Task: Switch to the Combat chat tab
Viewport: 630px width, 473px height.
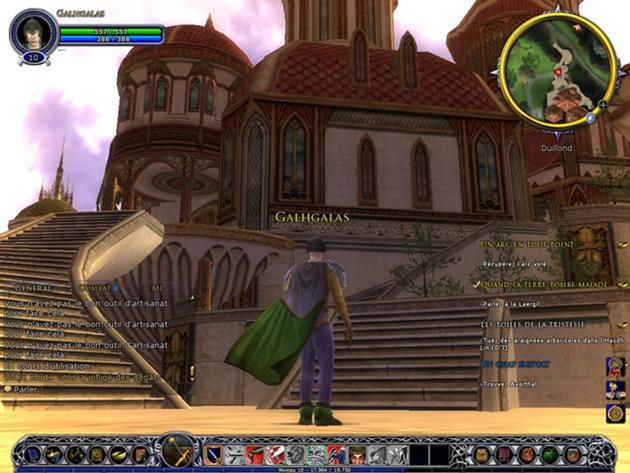Action: click(96, 287)
